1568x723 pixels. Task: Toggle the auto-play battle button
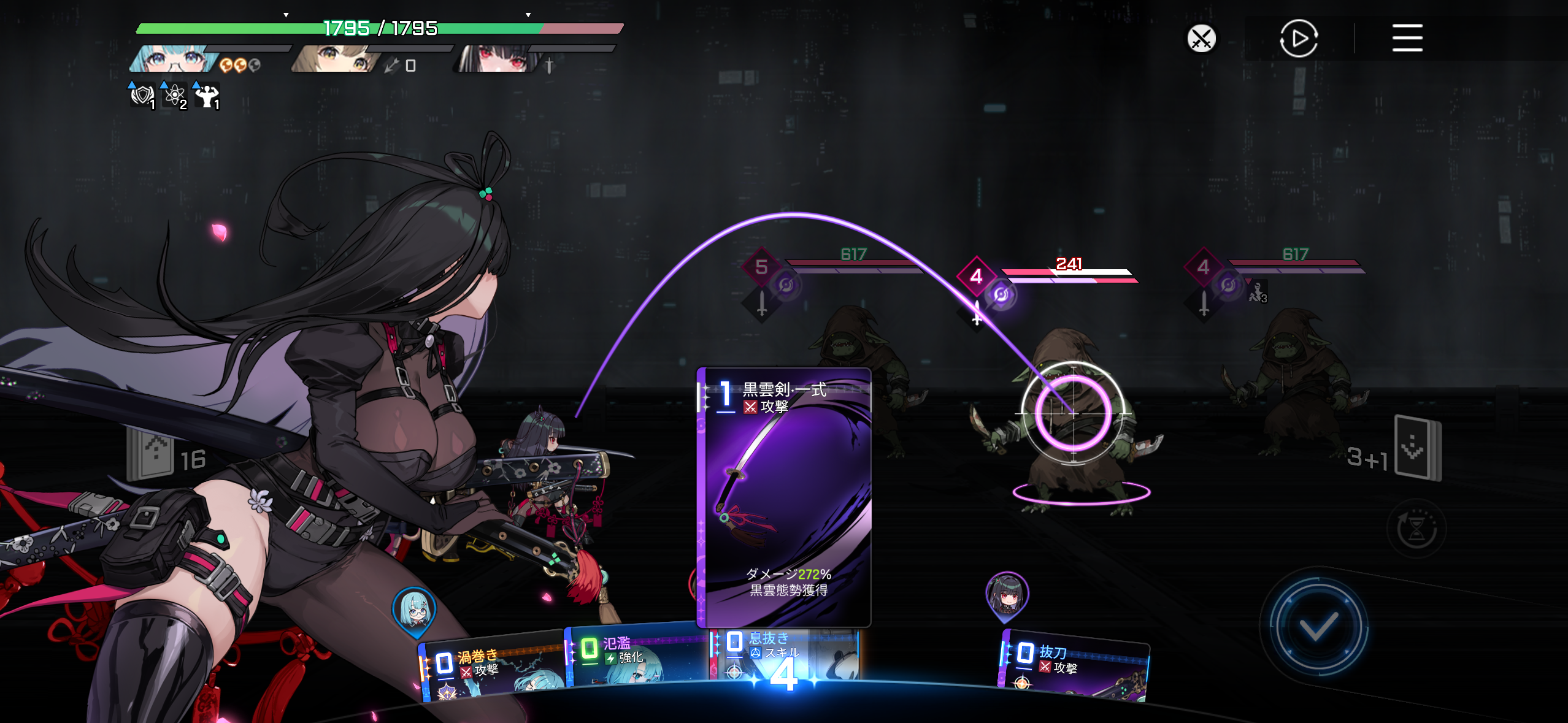(x=1299, y=39)
